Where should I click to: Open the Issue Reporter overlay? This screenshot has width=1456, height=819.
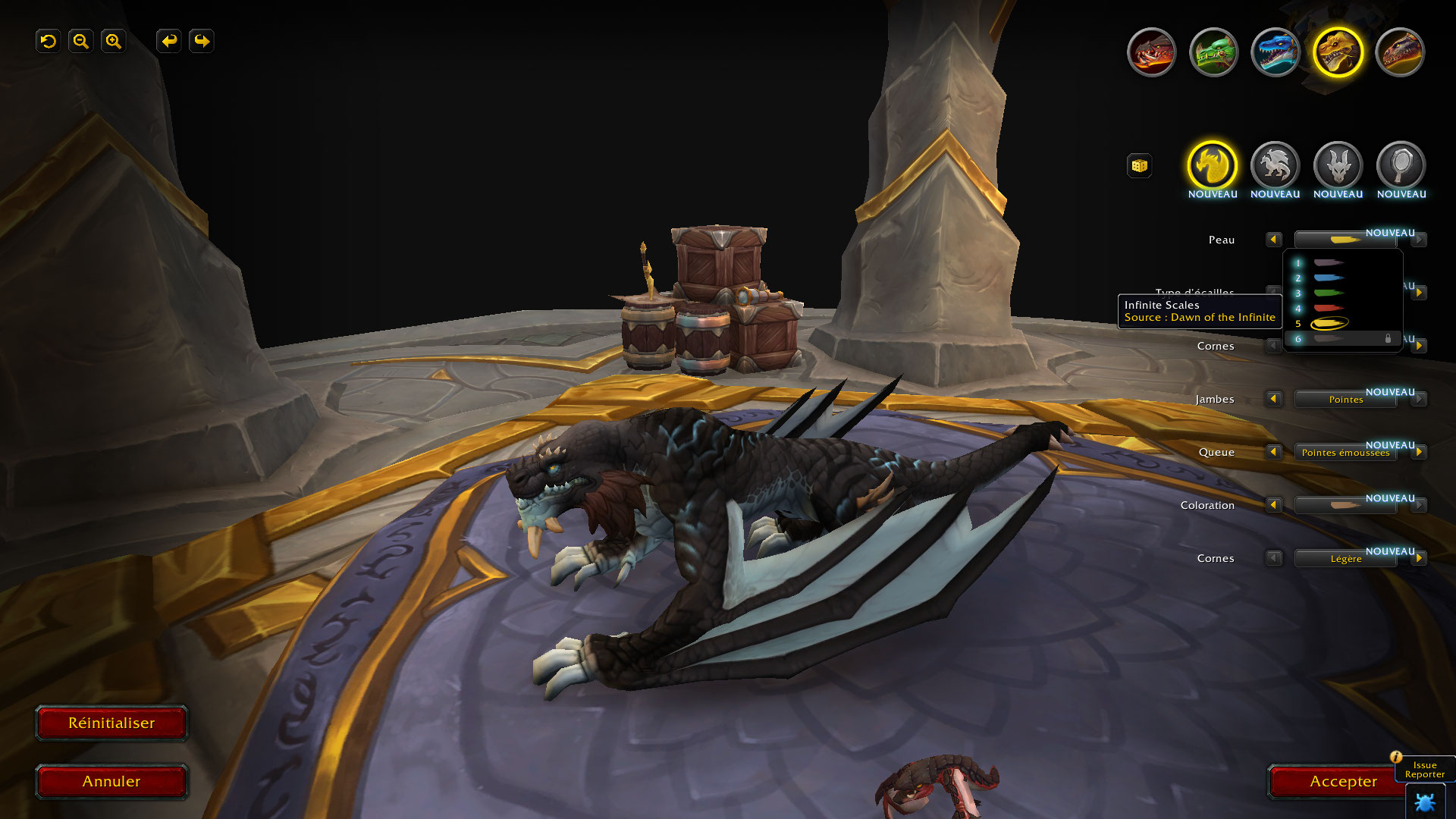point(1424,770)
